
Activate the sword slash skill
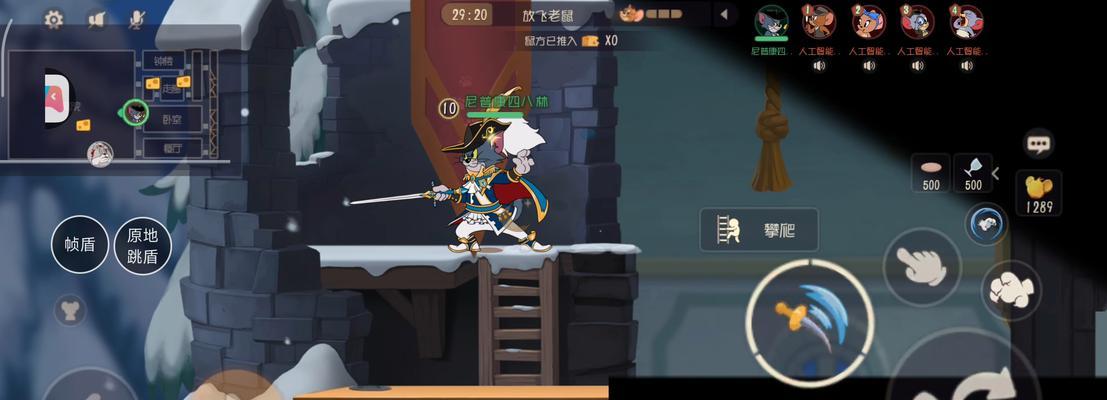pyautogui.click(x=809, y=318)
